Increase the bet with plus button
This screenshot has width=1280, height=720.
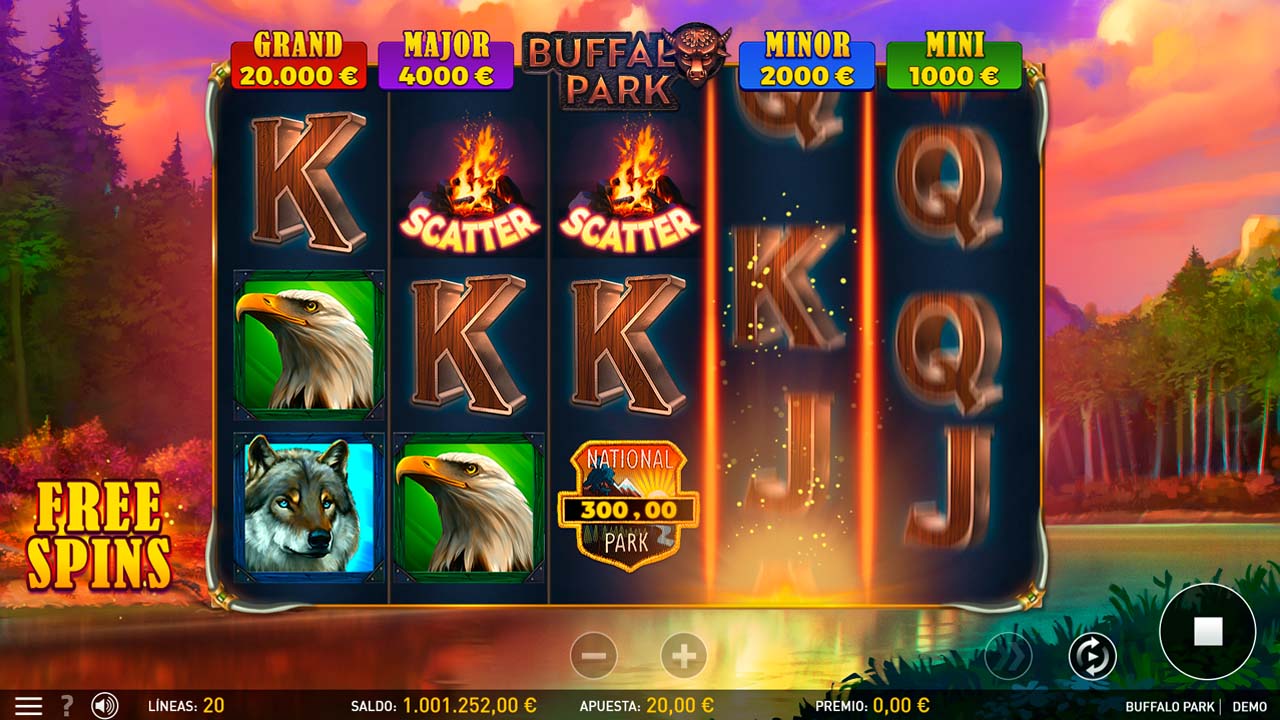point(684,656)
